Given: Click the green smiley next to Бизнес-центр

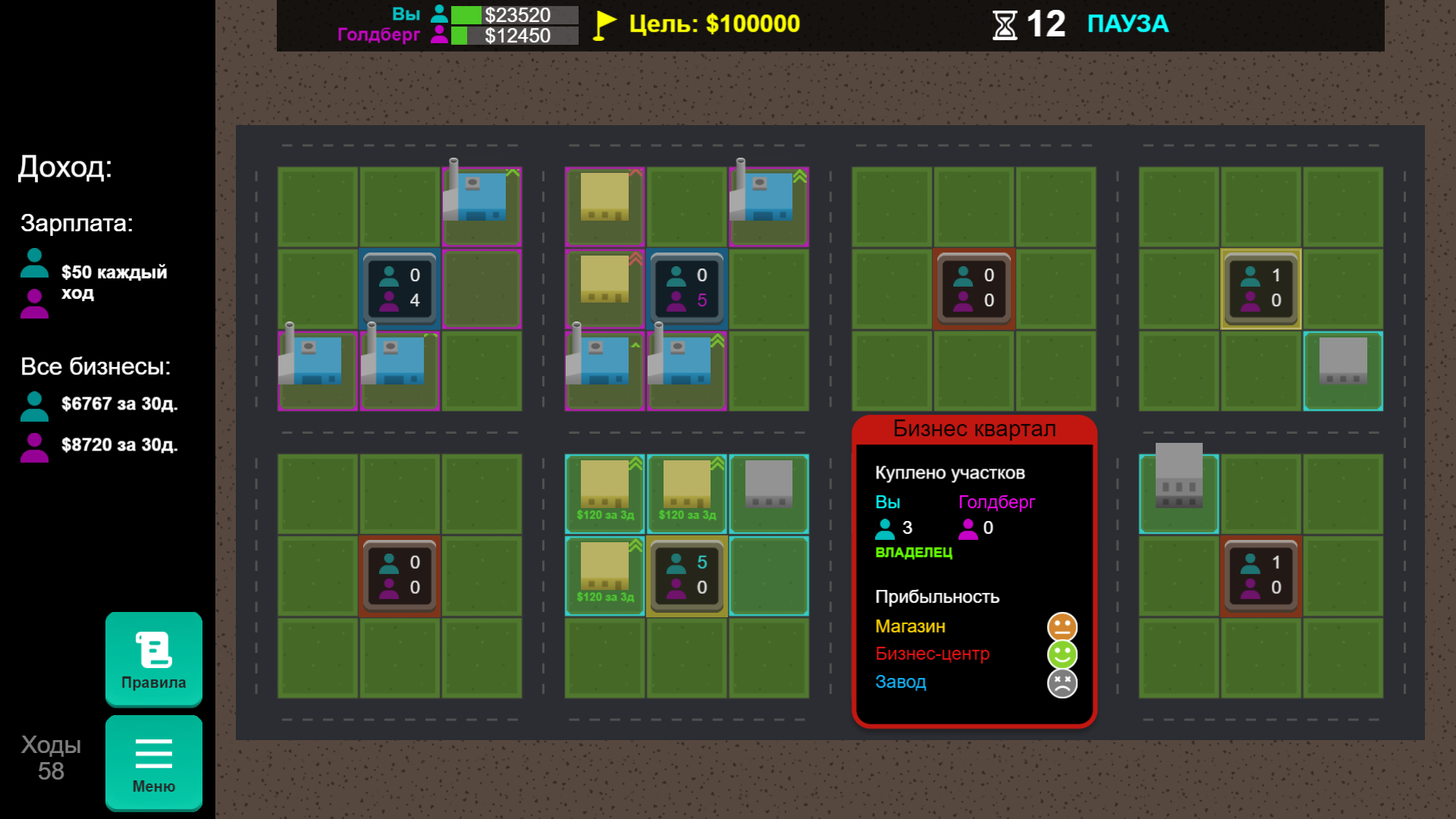Looking at the screenshot, I should pyautogui.click(x=1062, y=654).
